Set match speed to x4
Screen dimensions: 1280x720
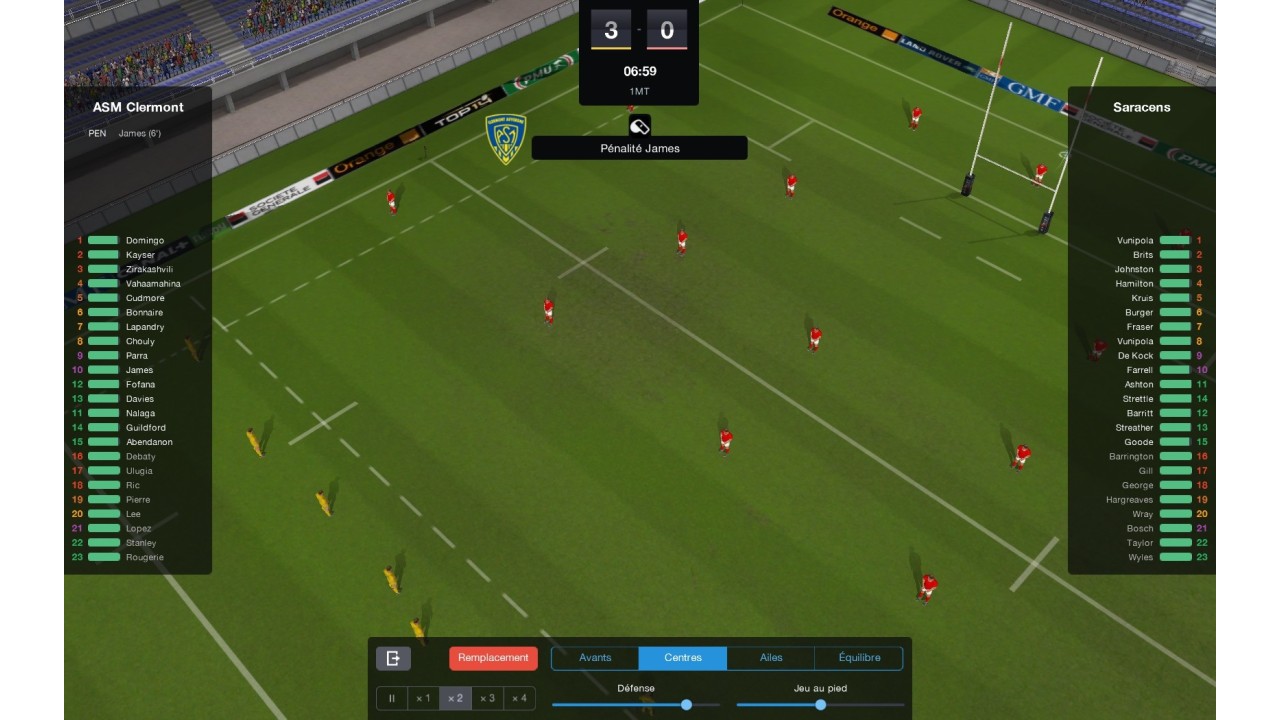[x=519, y=698]
